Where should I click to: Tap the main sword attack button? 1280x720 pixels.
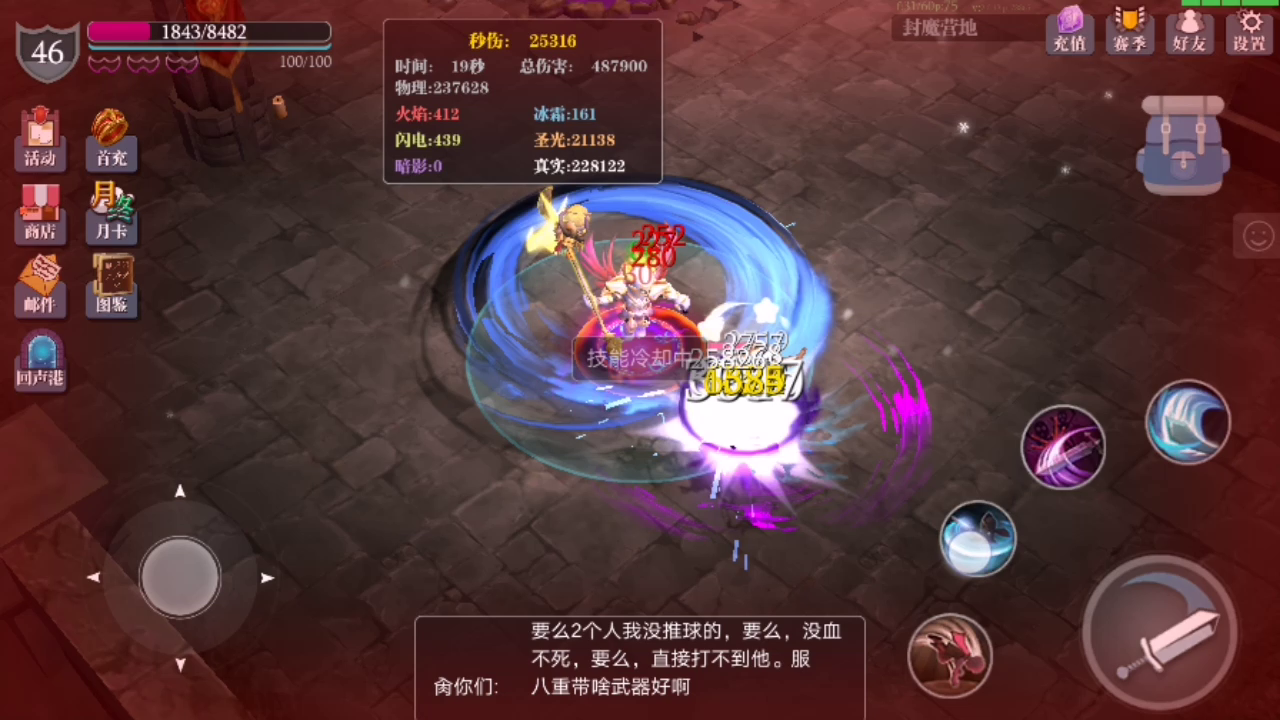coord(1160,632)
